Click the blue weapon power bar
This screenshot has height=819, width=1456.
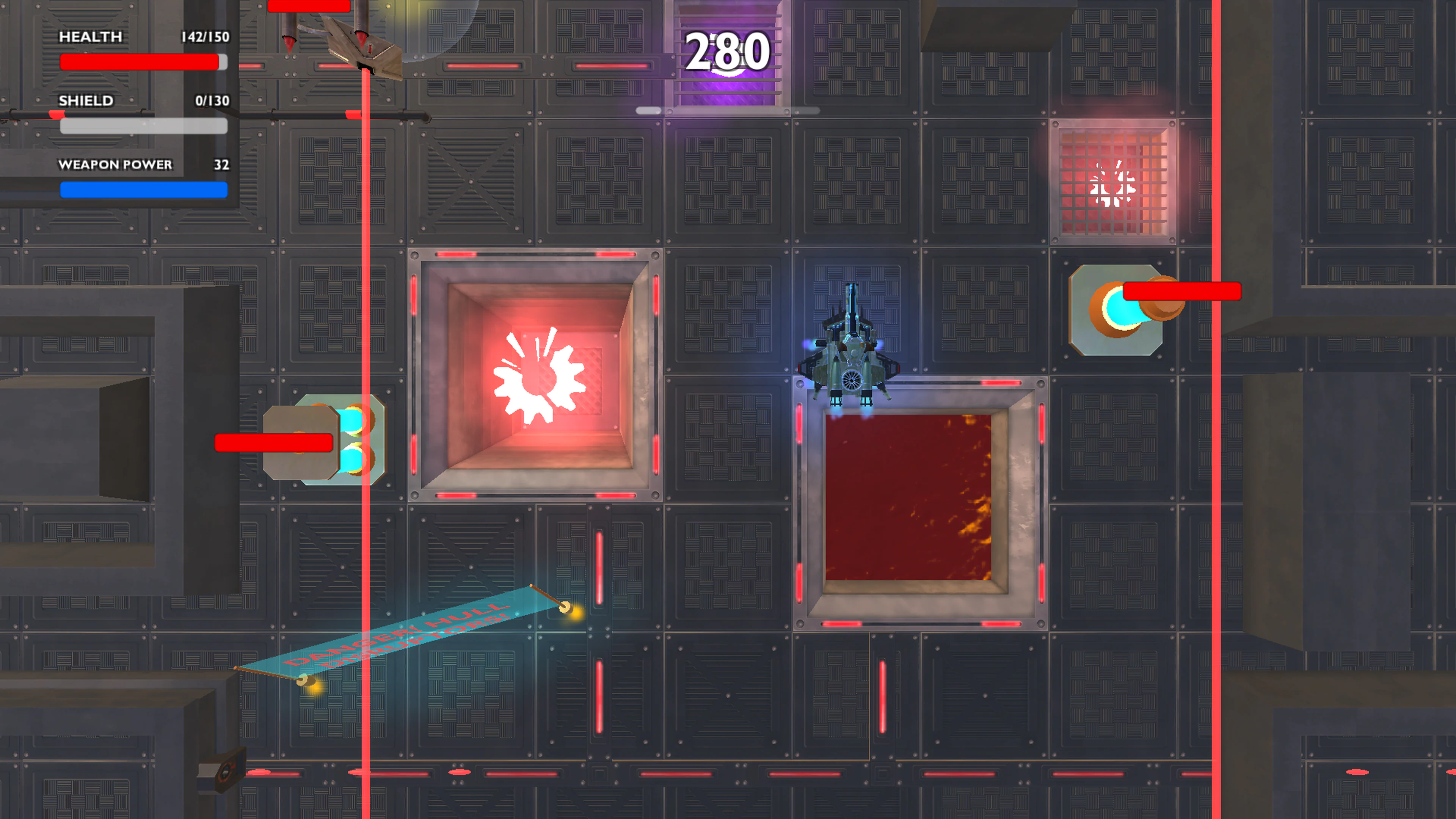pos(144,191)
